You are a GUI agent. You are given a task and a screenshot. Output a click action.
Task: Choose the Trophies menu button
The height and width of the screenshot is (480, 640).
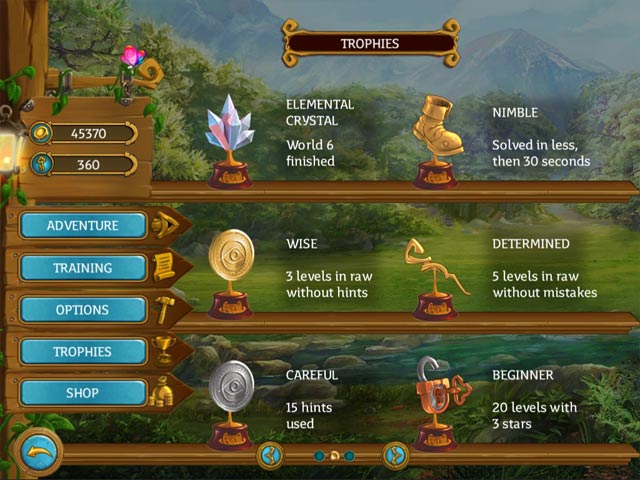(82, 352)
